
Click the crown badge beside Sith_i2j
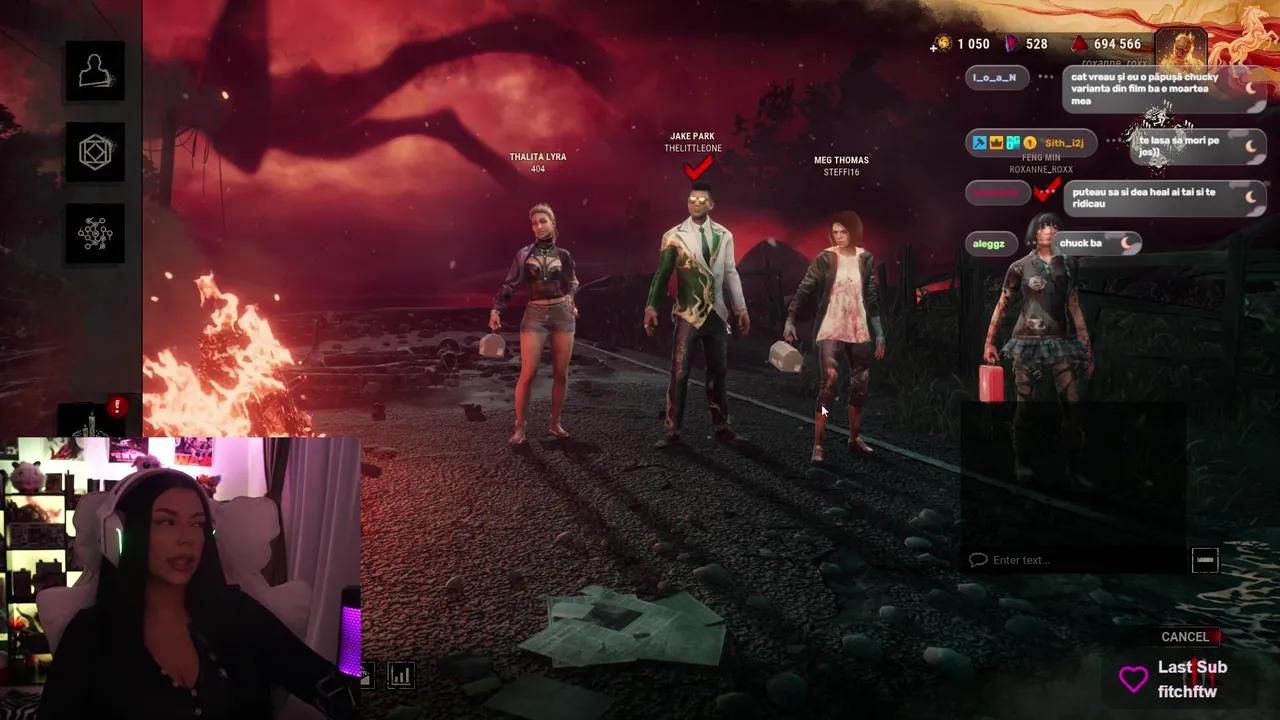coord(994,141)
